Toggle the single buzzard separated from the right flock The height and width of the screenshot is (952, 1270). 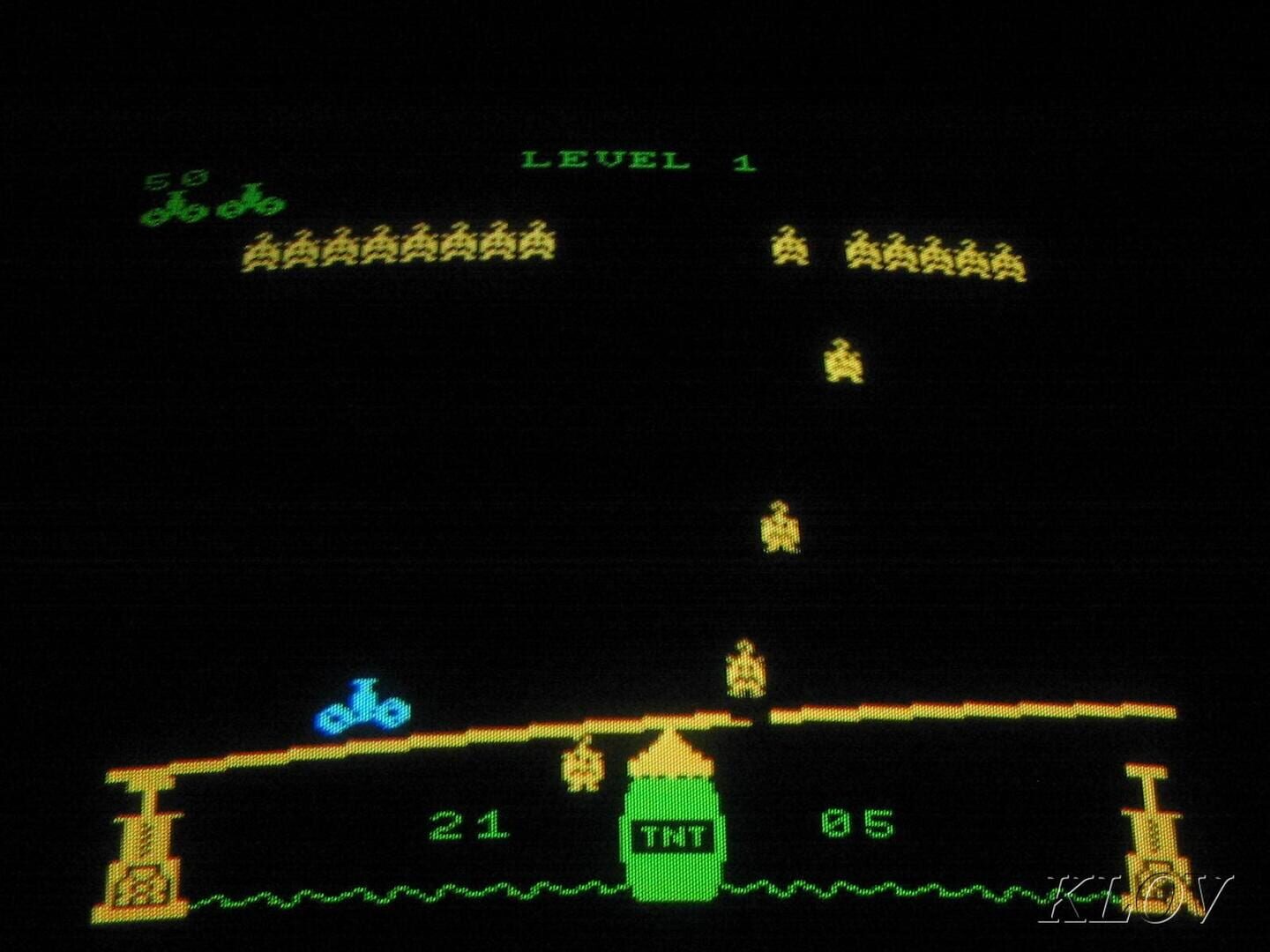(x=789, y=251)
